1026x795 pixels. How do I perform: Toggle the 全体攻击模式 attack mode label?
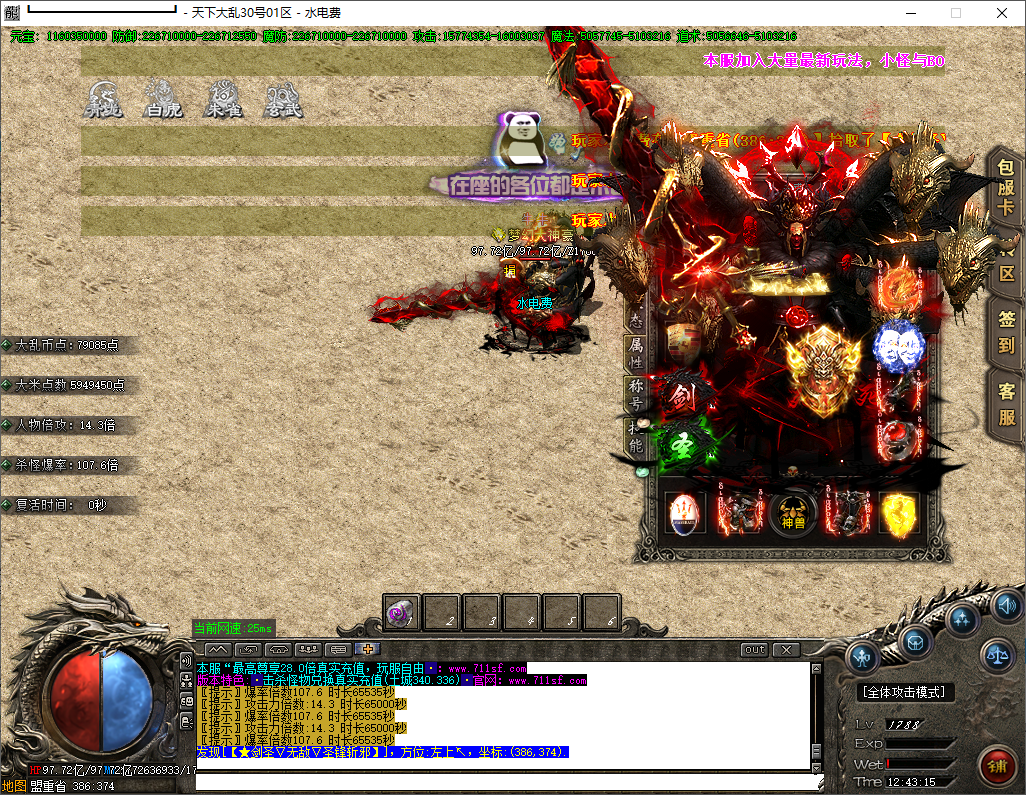pos(905,692)
